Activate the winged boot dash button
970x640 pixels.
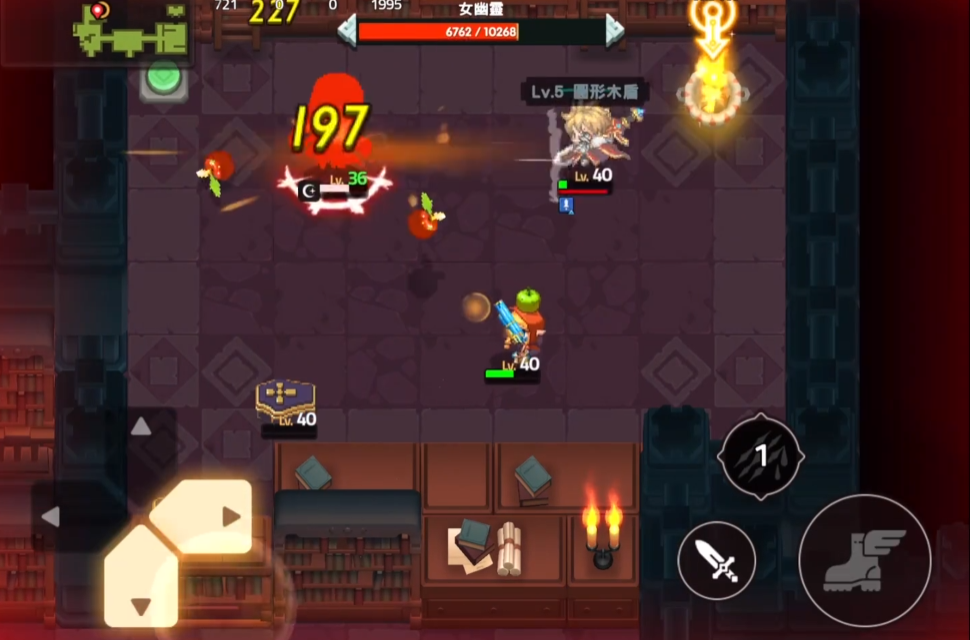point(865,560)
